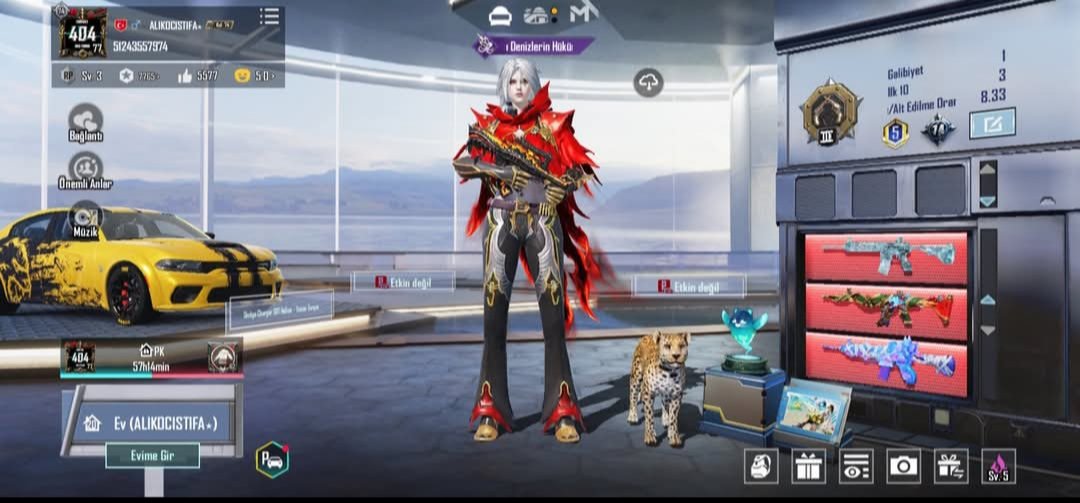Click the eye visibility icon in the bottom toolbar
This screenshot has width=1080, height=503.
click(x=856, y=465)
